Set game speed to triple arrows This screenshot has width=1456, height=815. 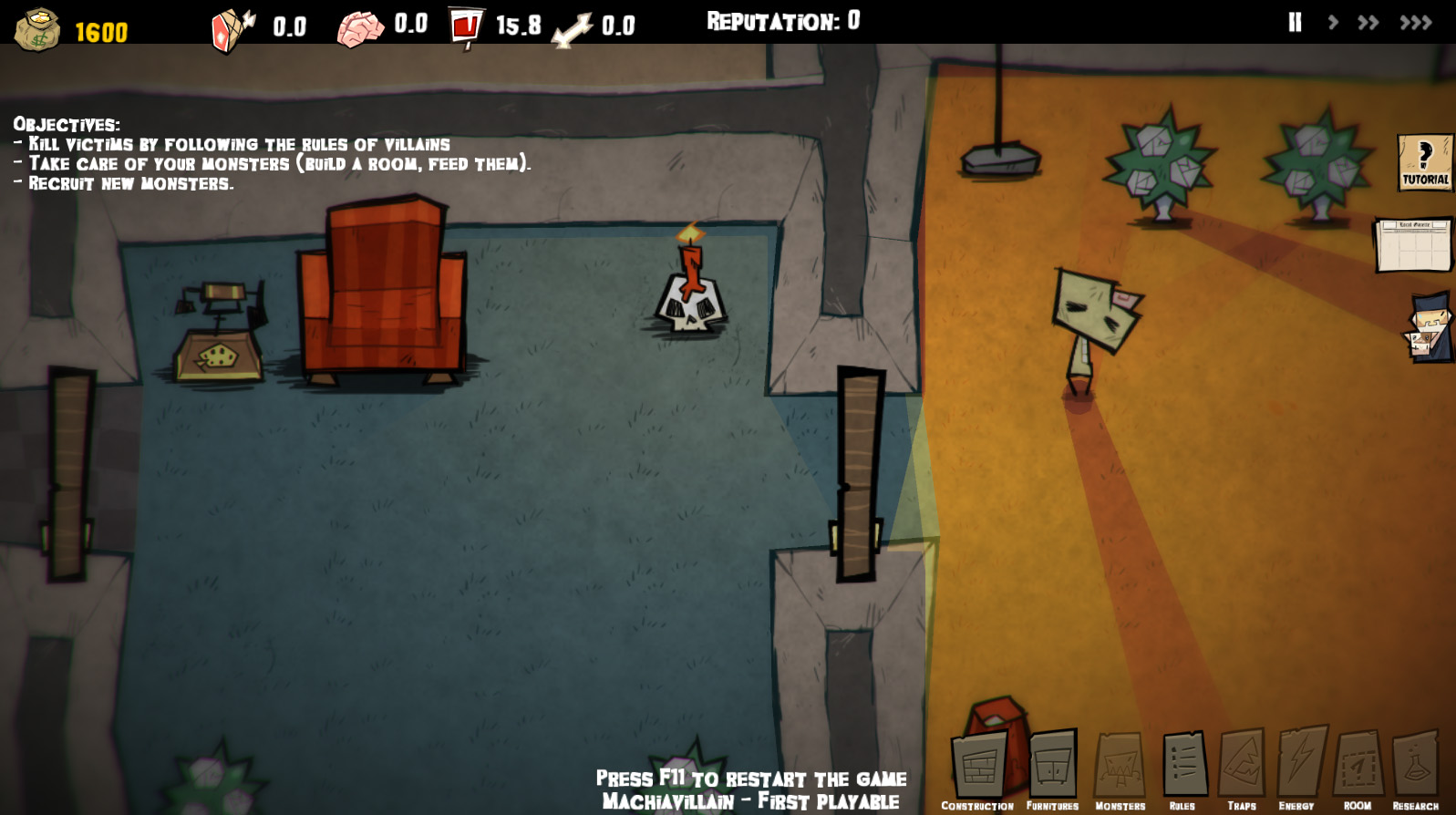click(1416, 23)
